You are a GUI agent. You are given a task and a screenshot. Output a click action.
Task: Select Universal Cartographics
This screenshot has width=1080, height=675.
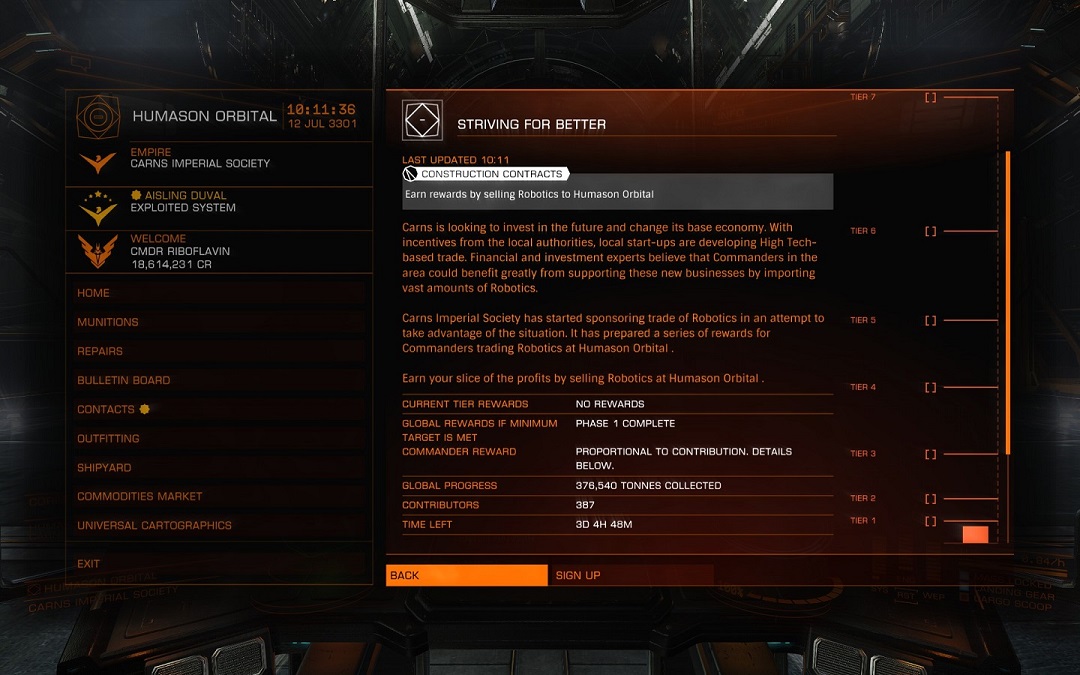click(x=154, y=525)
